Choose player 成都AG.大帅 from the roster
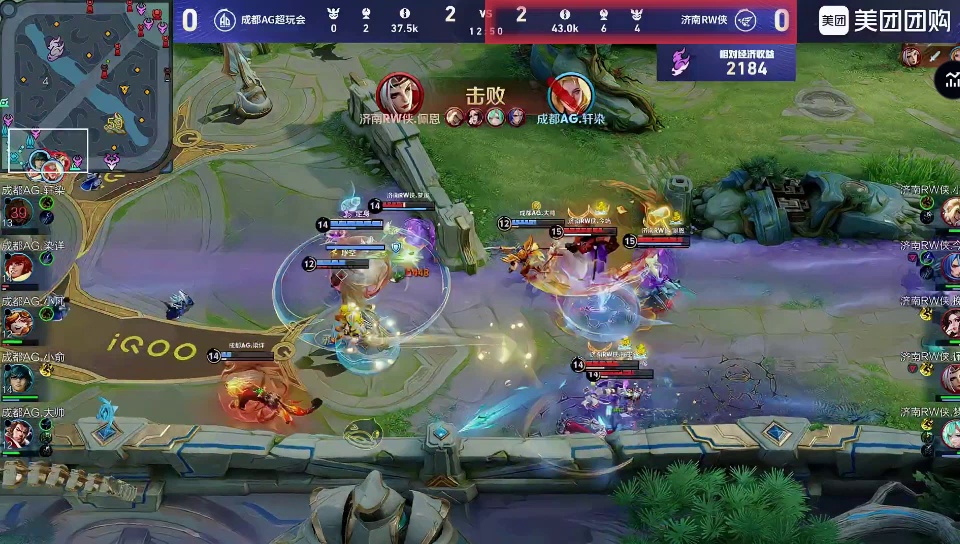Image resolution: width=960 pixels, height=544 pixels. point(18,434)
